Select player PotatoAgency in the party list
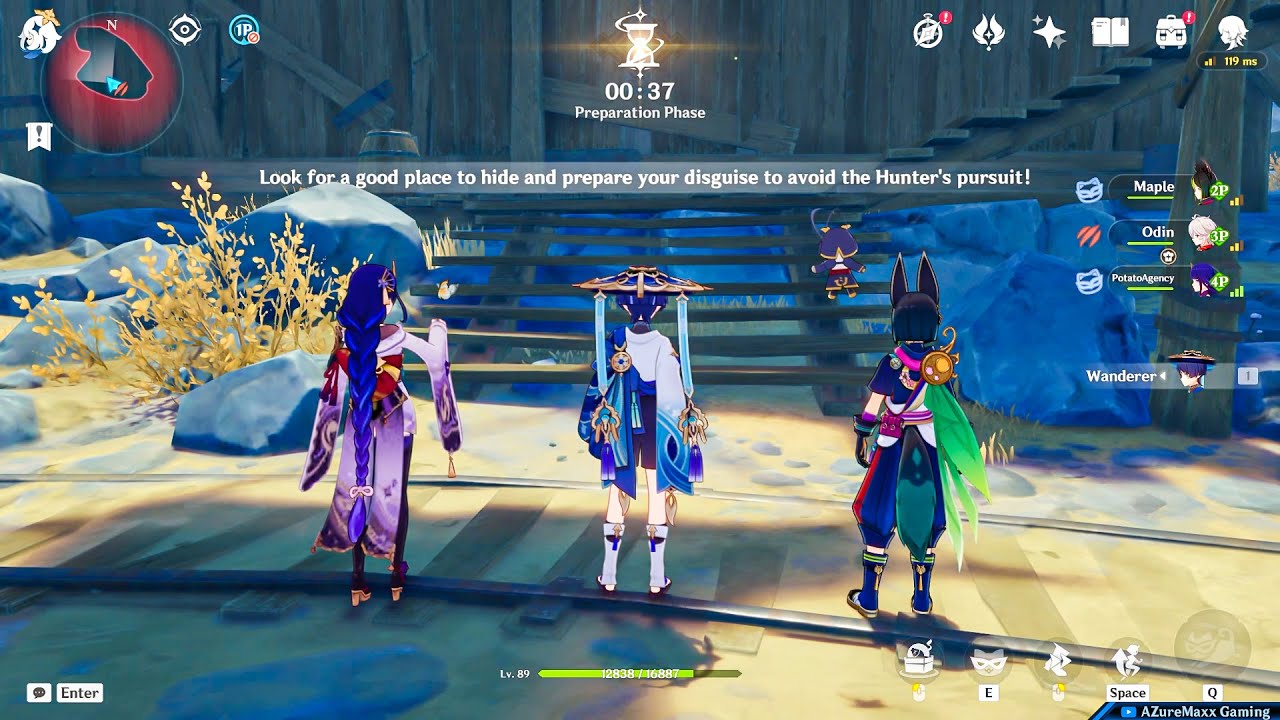The height and width of the screenshot is (720, 1280). tap(1143, 278)
